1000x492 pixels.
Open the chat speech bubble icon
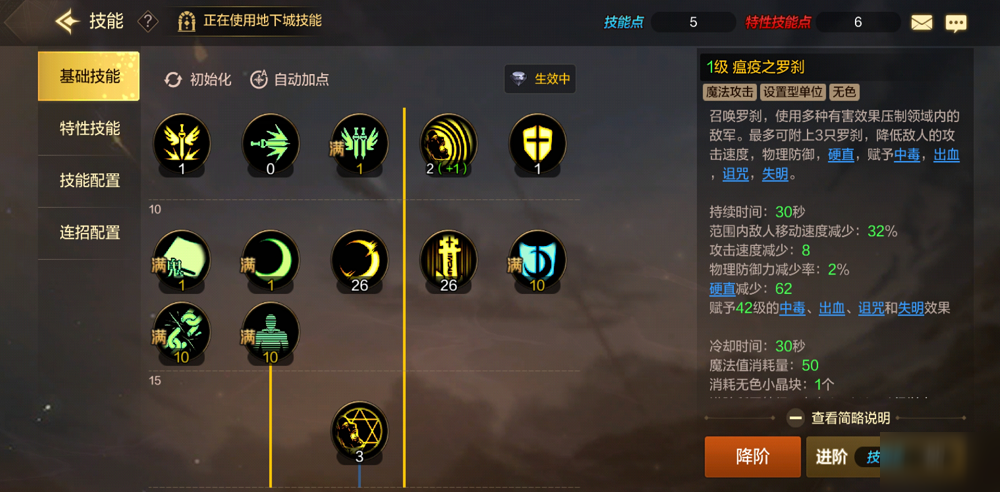click(x=956, y=22)
